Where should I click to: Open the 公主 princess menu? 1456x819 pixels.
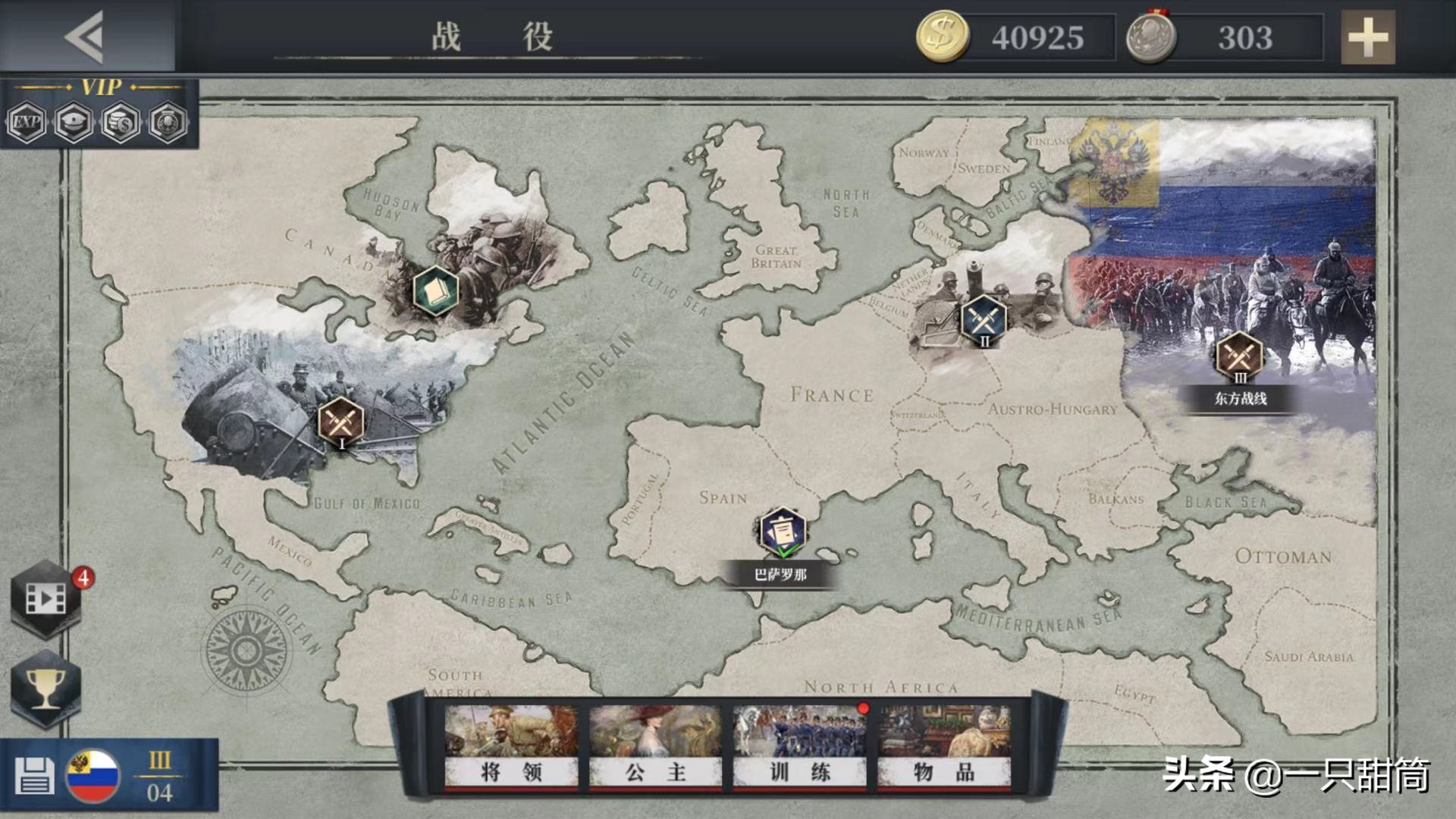[655, 748]
